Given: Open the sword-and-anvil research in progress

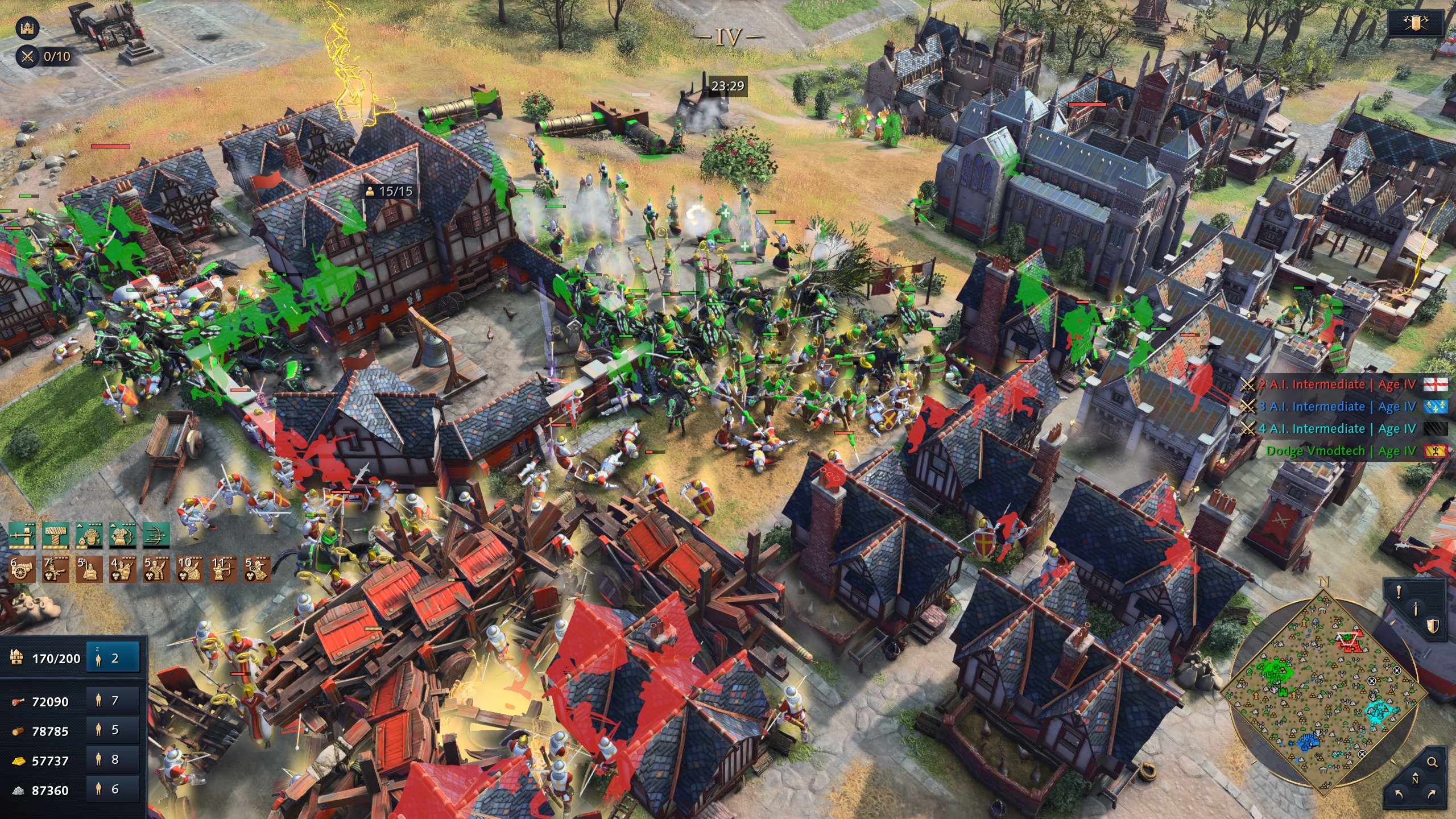Looking at the screenshot, I should (22, 536).
